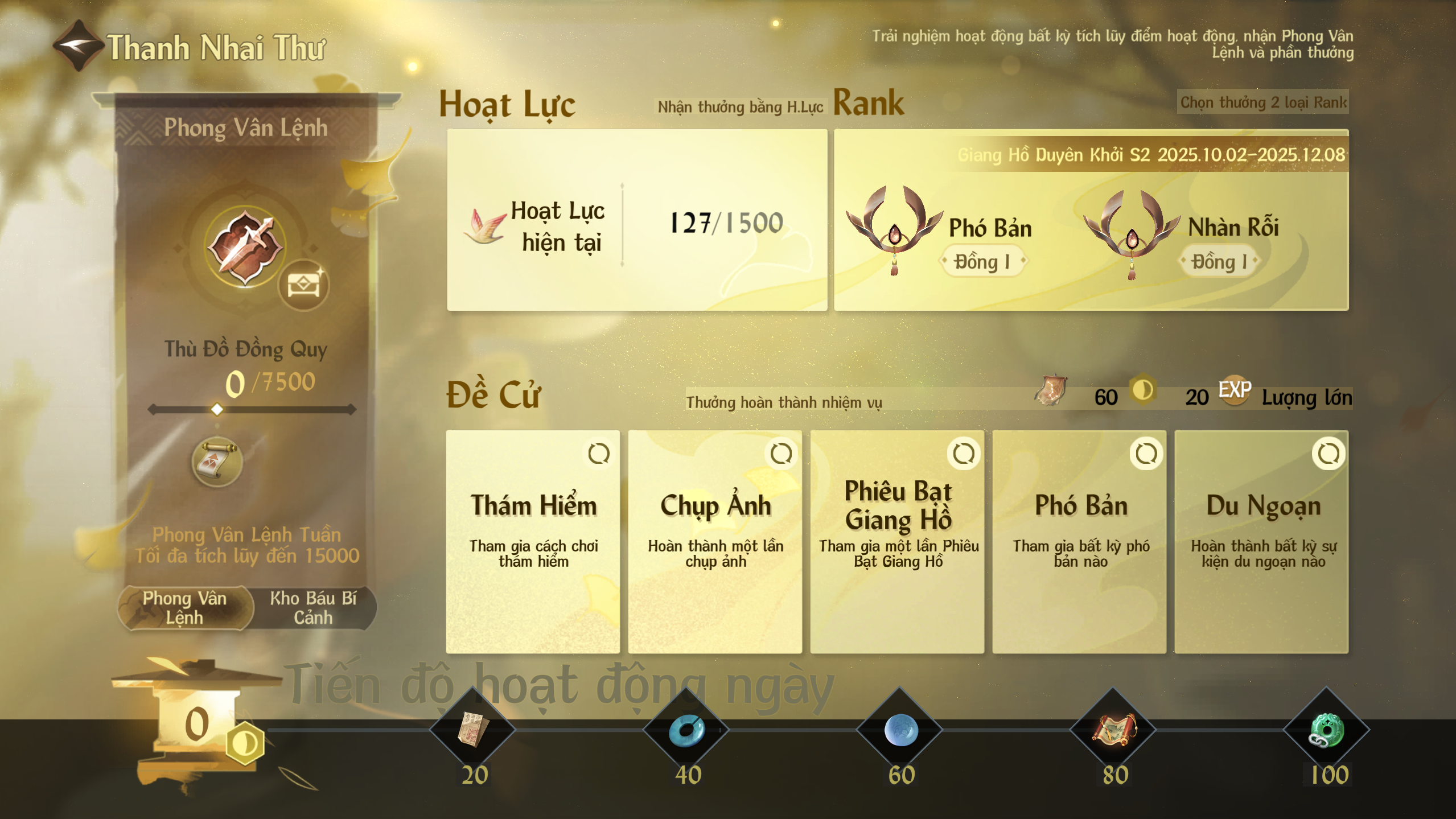
Task: Switch to the Phong Vân Lệnh tab
Action: click(x=185, y=608)
